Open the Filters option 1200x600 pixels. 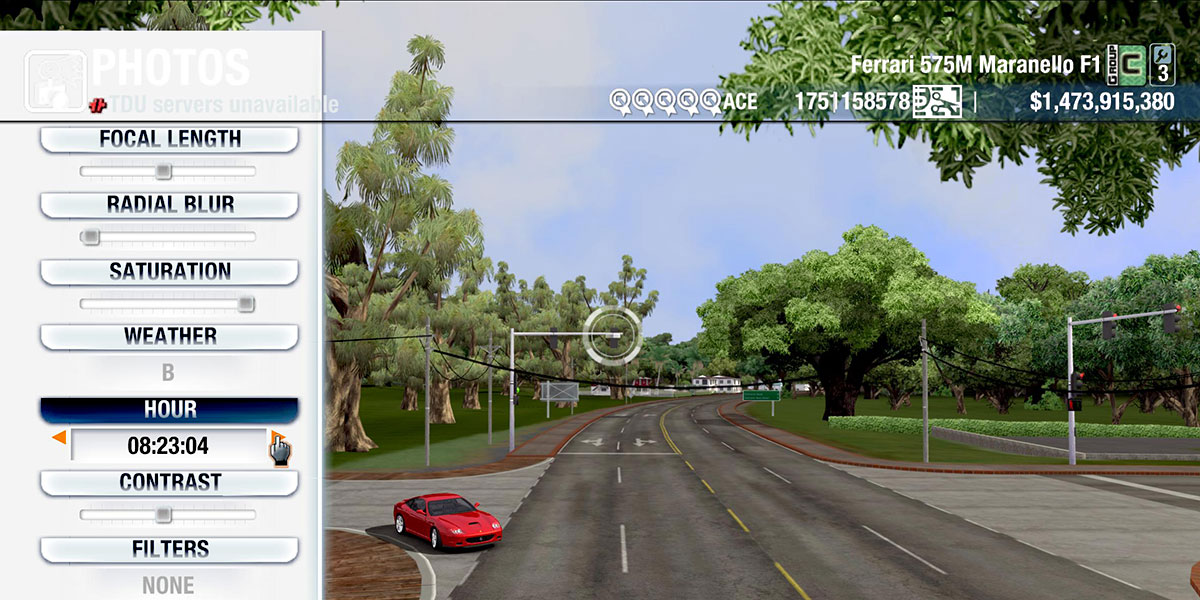coord(169,549)
